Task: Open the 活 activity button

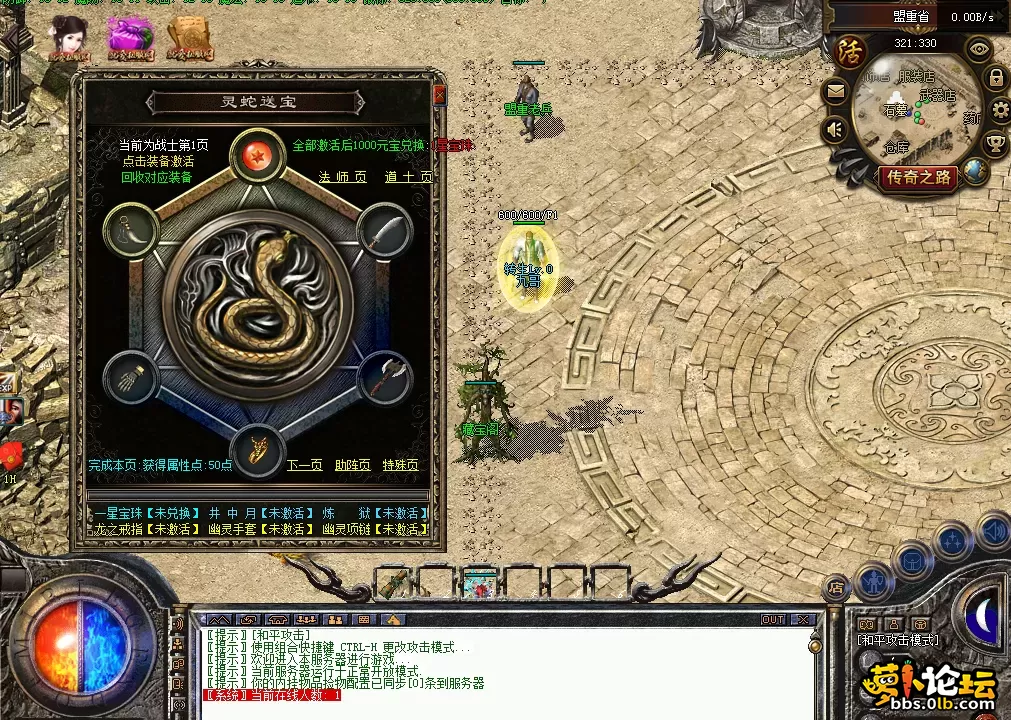Action: point(851,49)
